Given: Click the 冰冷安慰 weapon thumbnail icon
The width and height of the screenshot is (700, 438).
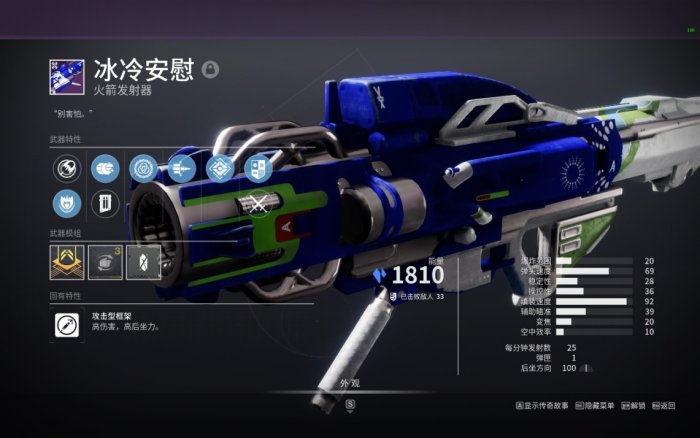Looking at the screenshot, I should 66,75.
